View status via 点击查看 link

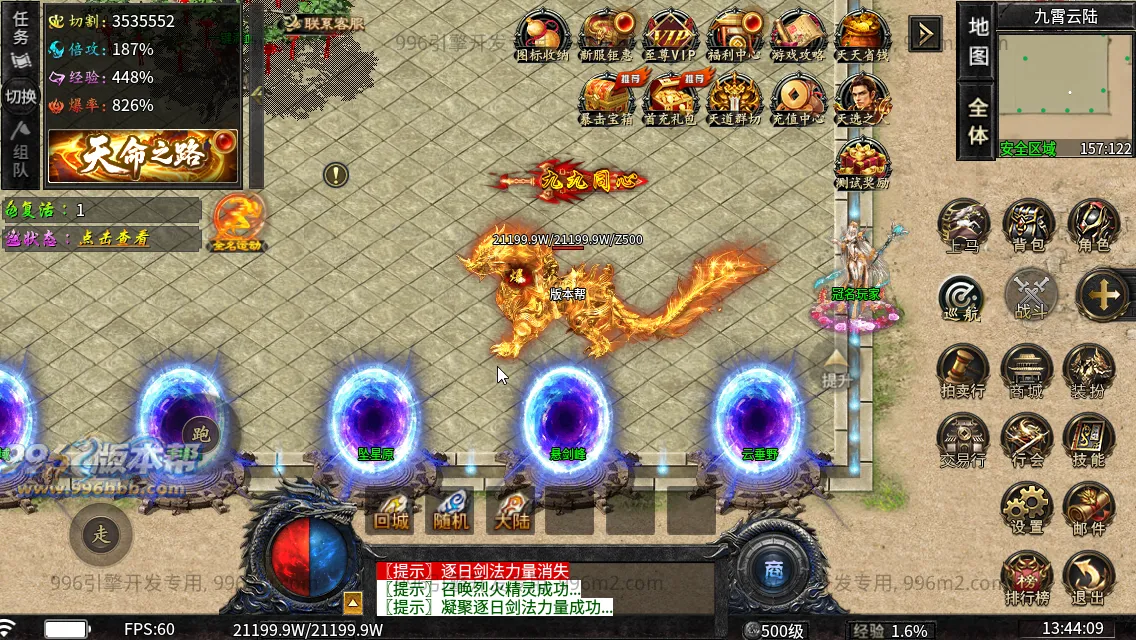[114, 239]
